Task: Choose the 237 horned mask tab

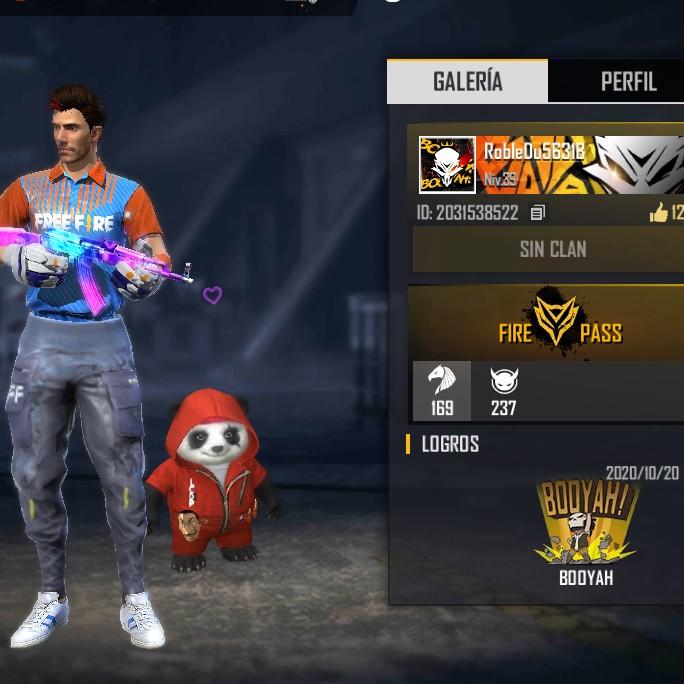Action: click(503, 390)
